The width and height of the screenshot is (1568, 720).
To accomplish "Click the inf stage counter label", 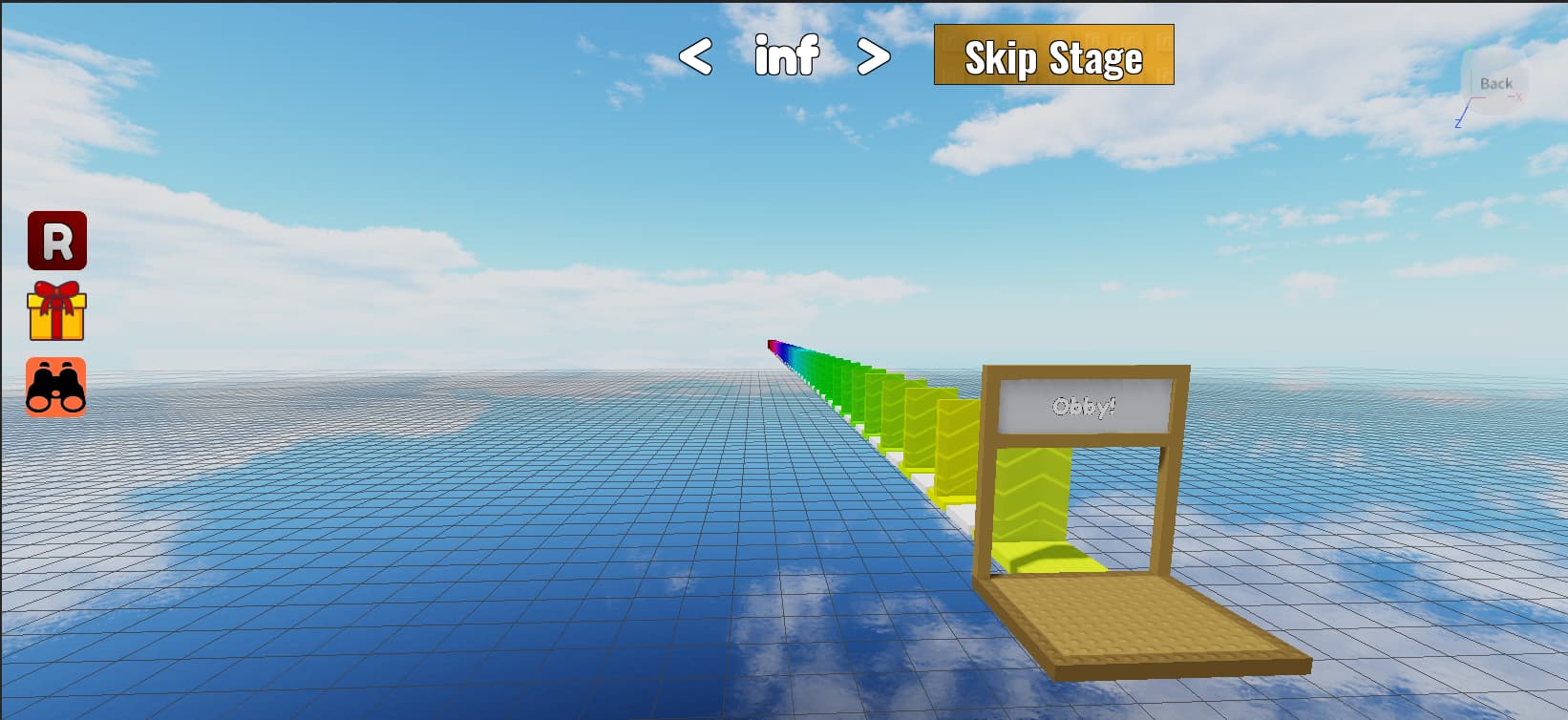I will pyautogui.click(x=786, y=55).
